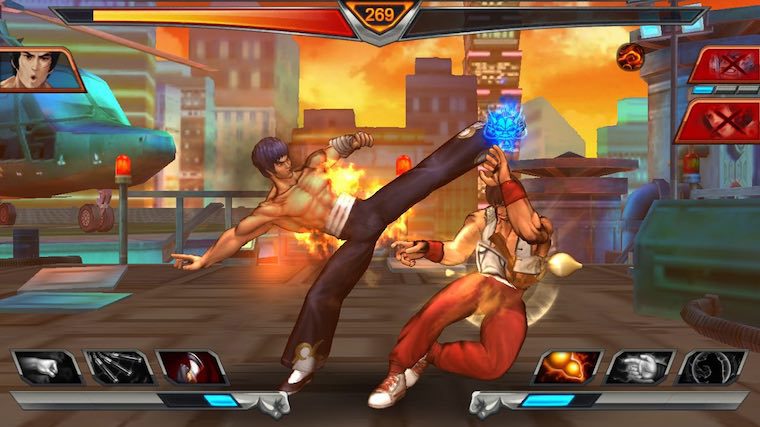The image size is (760, 427).
Task: Use the multi-dagger throw skill
Action: click(119, 367)
